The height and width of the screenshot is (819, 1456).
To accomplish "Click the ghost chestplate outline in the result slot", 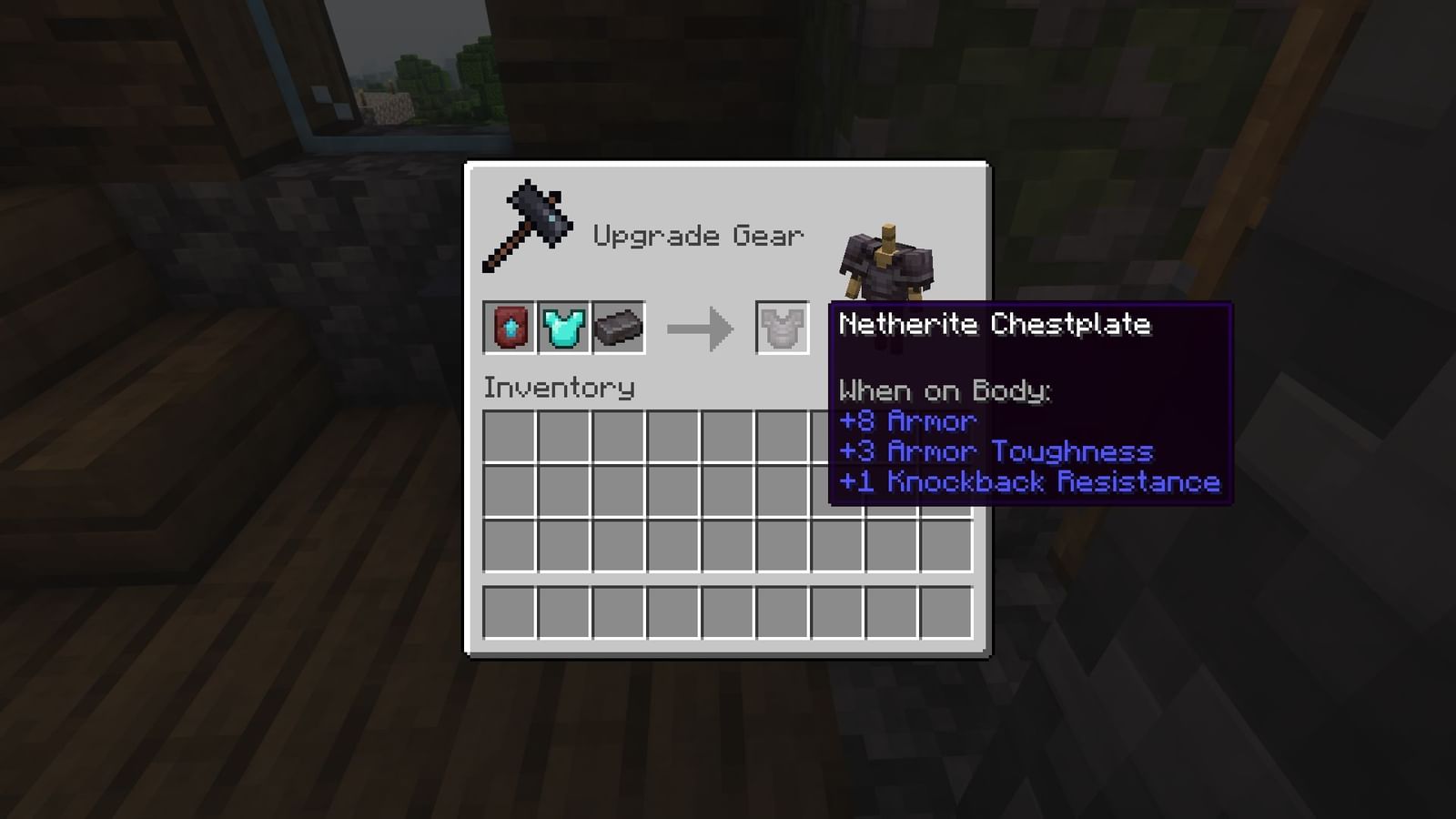I will pos(781,329).
